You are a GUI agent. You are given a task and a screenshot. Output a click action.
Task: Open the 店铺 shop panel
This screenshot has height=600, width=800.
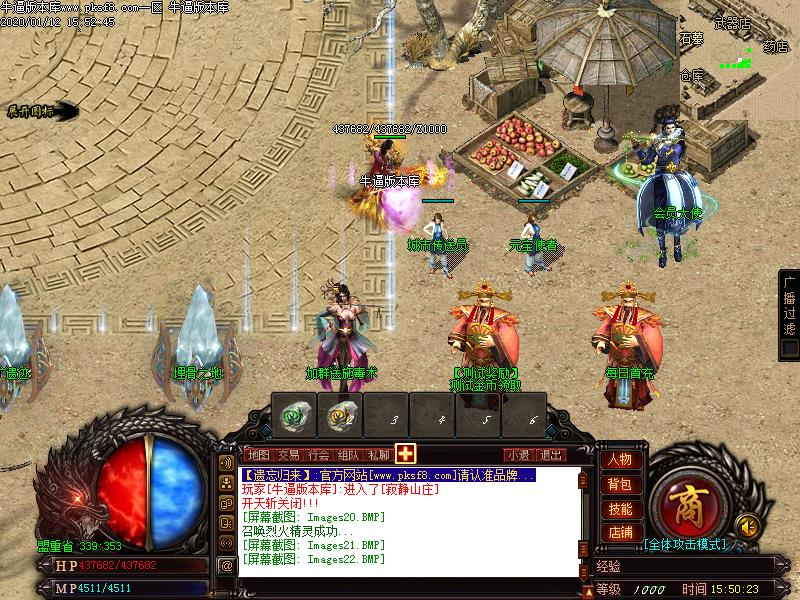click(619, 533)
